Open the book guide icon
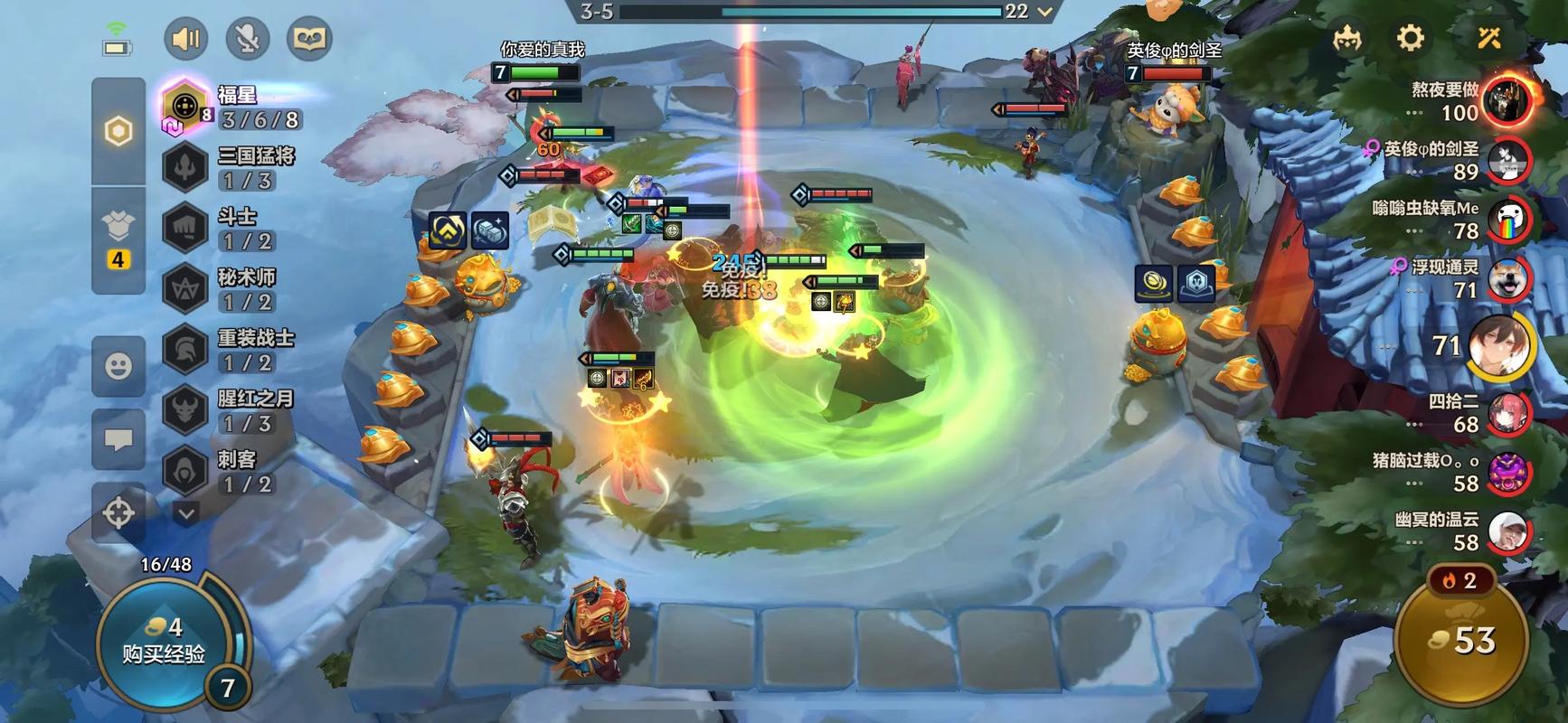The image size is (1568, 723). click(309, 39)
